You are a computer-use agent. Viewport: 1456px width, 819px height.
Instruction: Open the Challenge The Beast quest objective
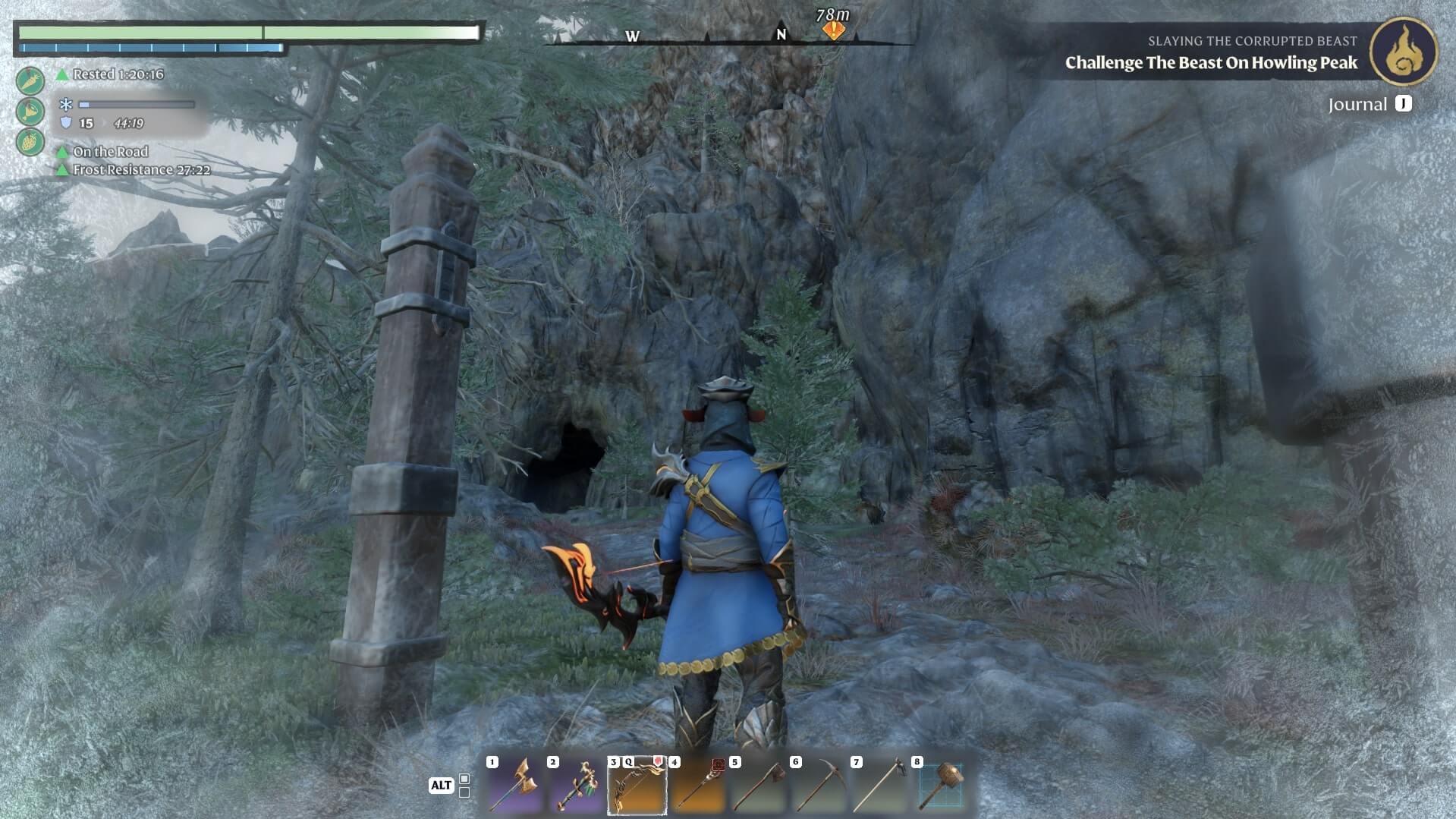pyautogui.click(x=1211, y=63)
